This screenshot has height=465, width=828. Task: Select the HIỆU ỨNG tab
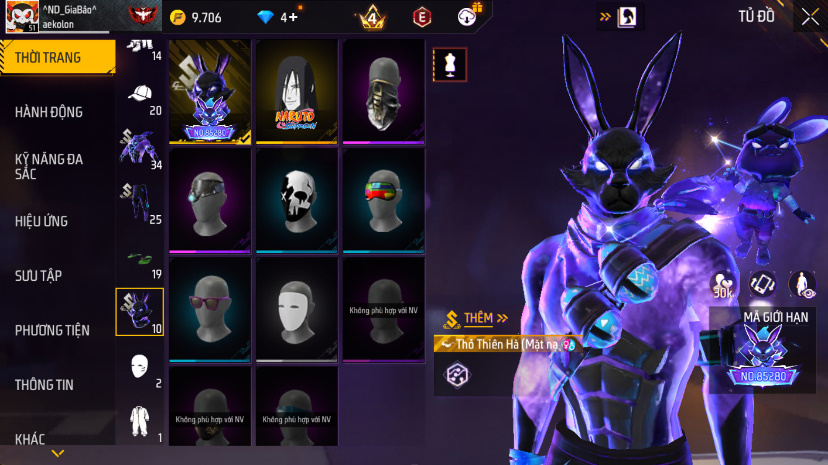(x=41, y=221)
